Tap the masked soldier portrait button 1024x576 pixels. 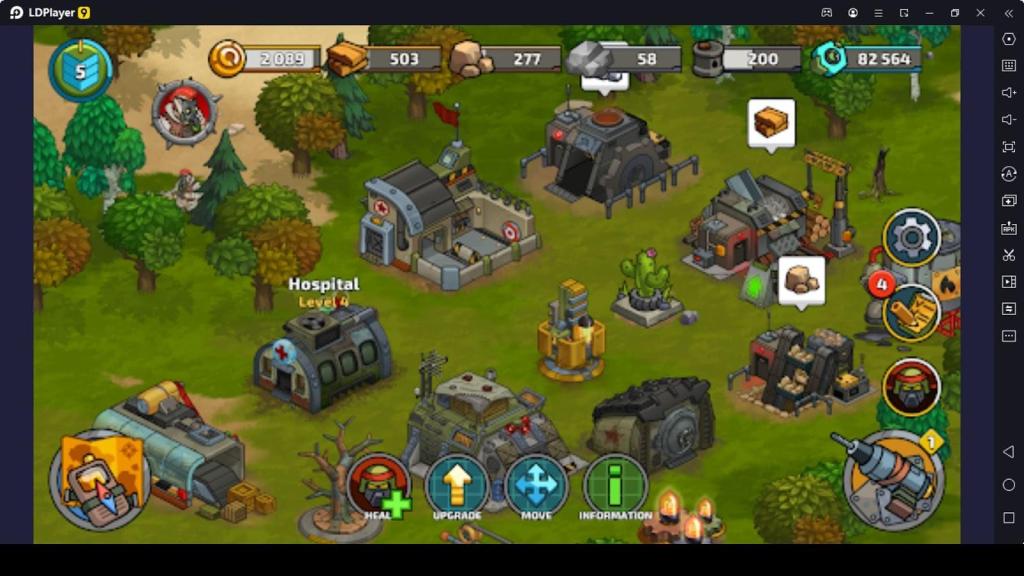click(911, 387)
